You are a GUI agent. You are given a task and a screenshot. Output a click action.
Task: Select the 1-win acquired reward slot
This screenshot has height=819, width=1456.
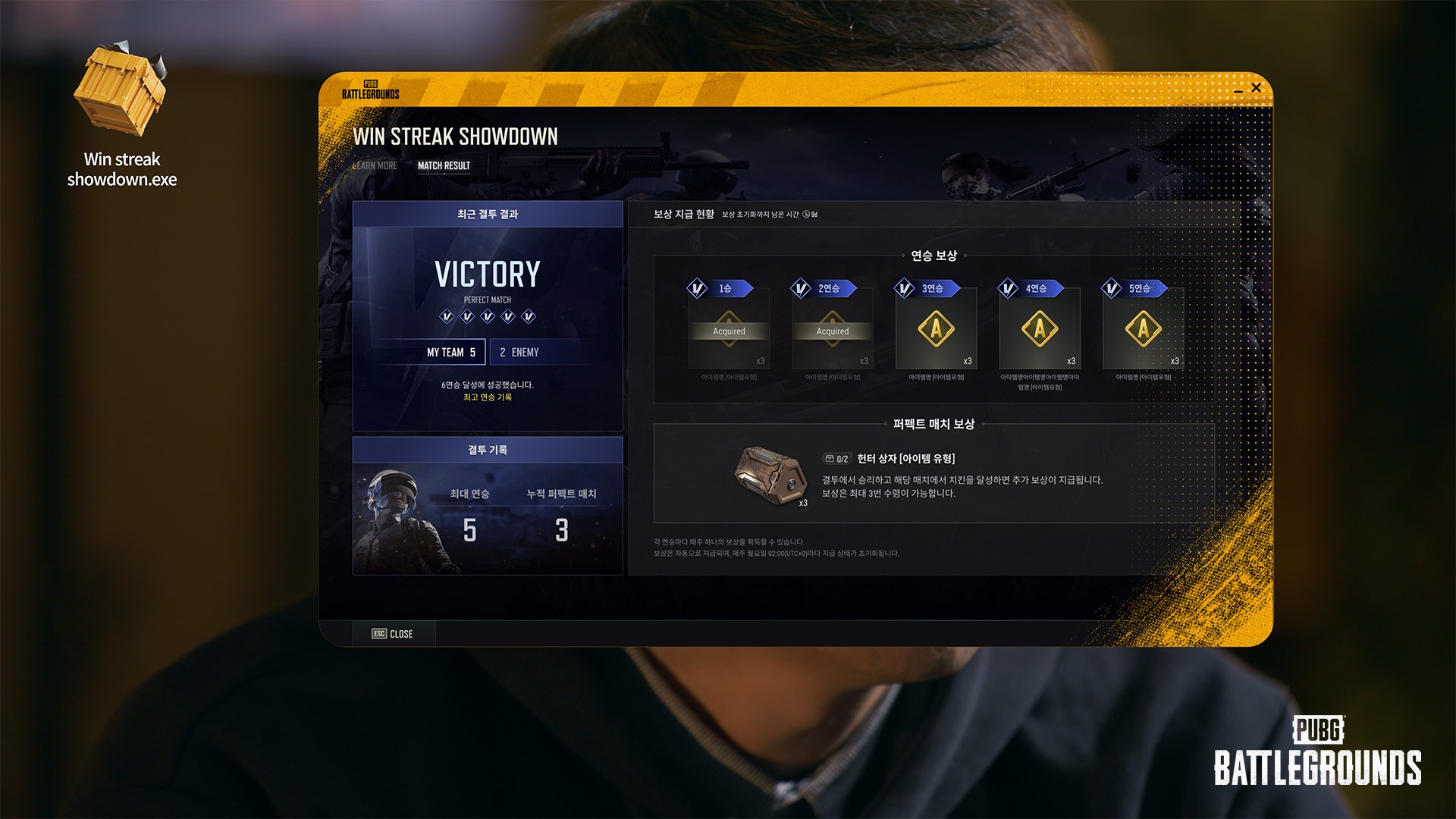click(x=729, y=329)
